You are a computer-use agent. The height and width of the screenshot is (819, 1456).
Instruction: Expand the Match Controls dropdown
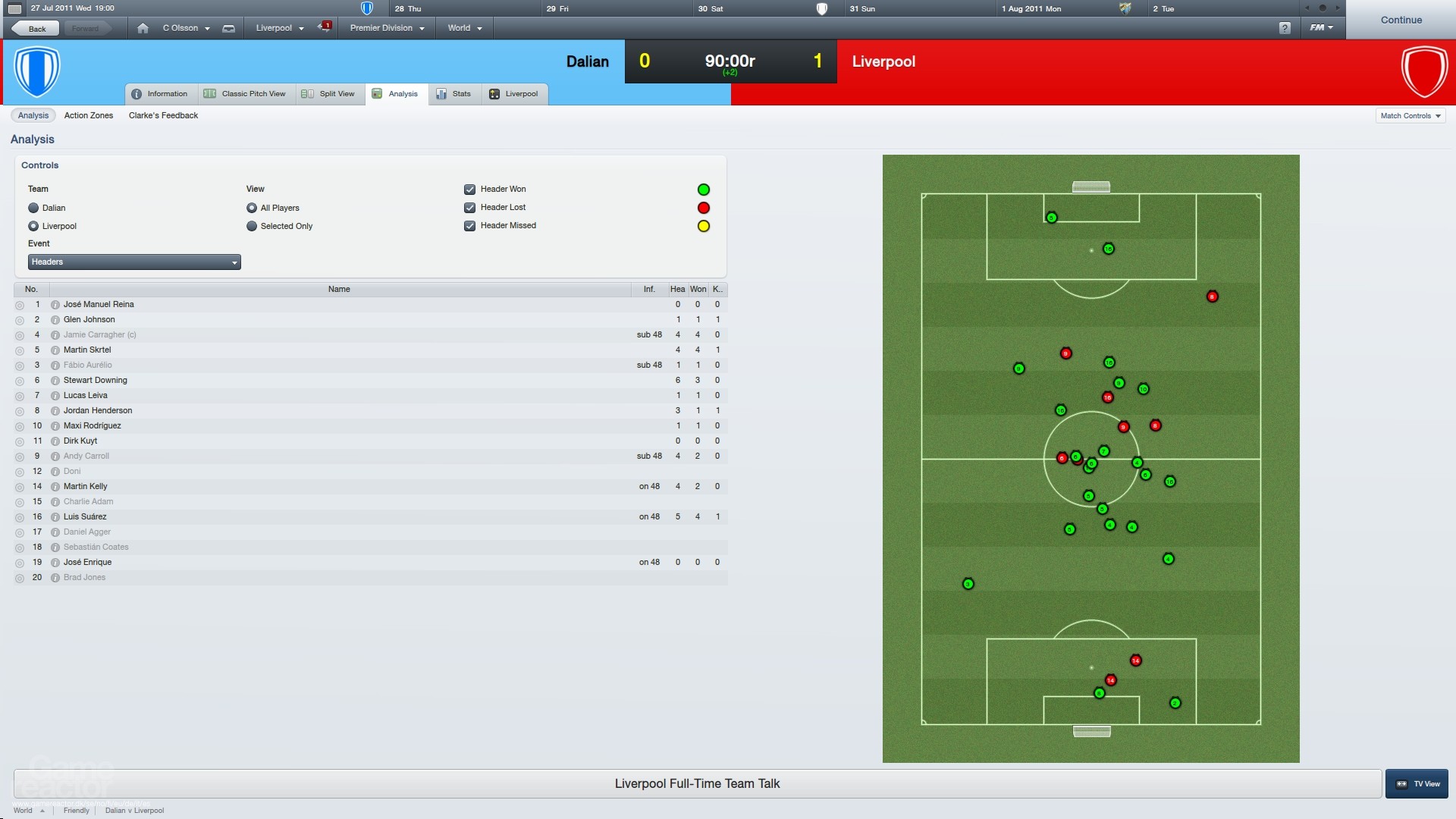pyautogui.click(x=1410, y=115)
